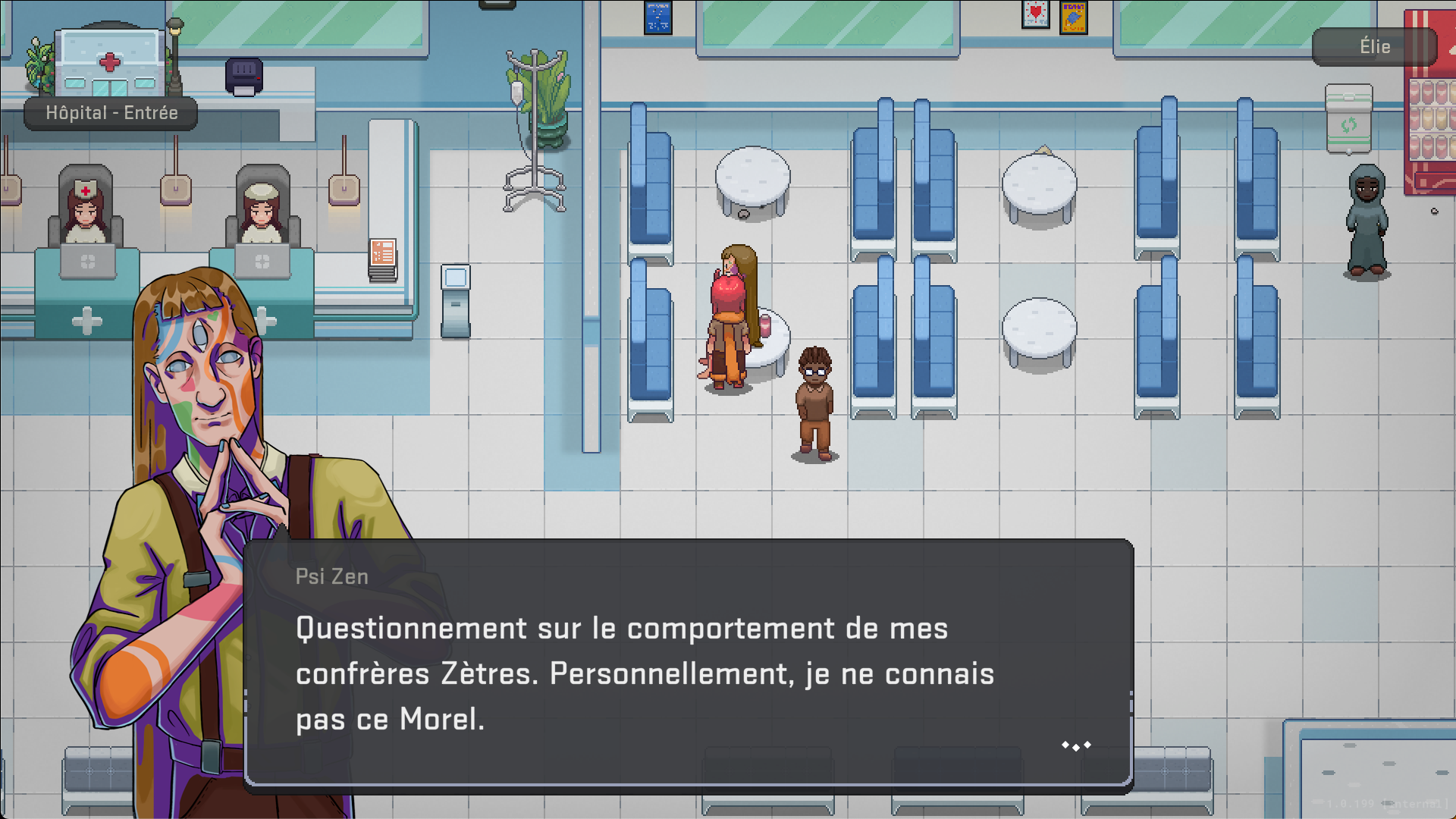Screen dimensions: 1456x819
Task: Open the Hôpital - Entrée location label
Action: click(111, 113)
